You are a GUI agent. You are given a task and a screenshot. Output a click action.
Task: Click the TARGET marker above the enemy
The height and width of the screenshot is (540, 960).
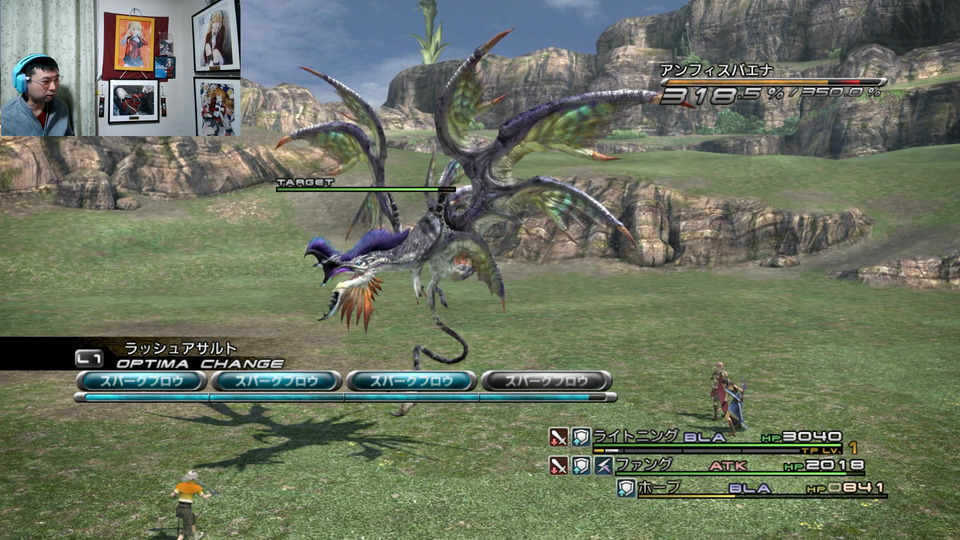point(305,183)
